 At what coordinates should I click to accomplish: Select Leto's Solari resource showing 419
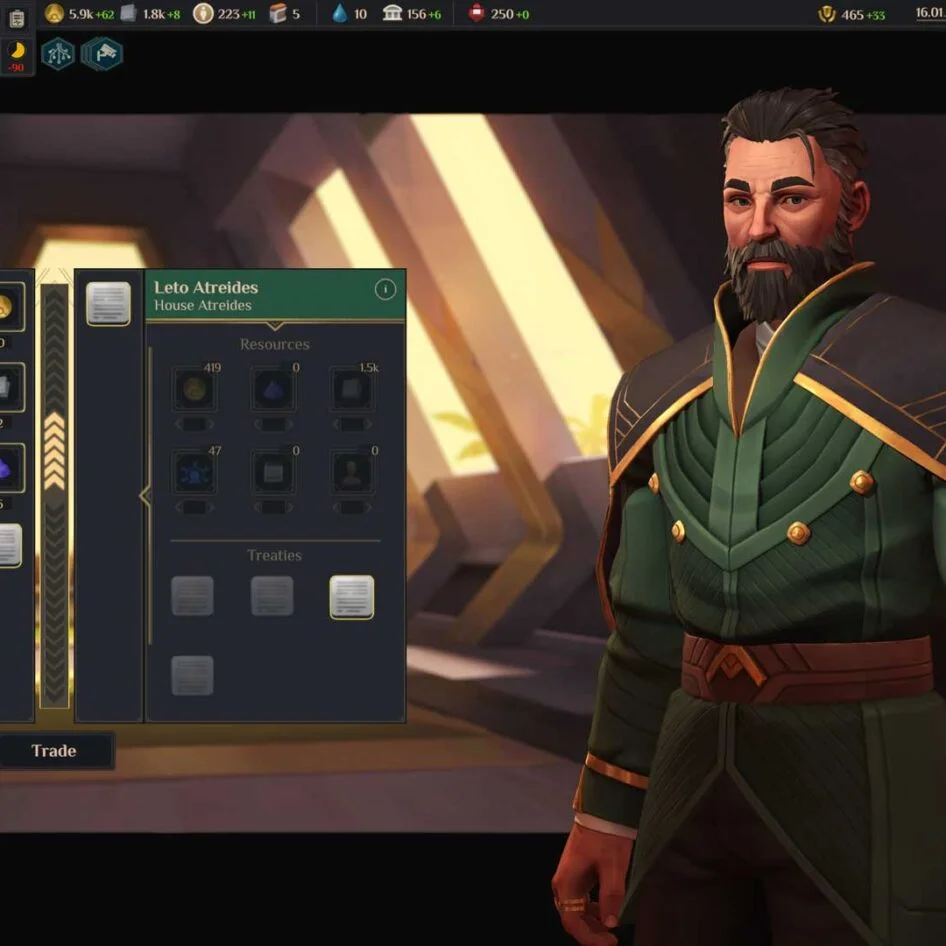pos(194,390)
